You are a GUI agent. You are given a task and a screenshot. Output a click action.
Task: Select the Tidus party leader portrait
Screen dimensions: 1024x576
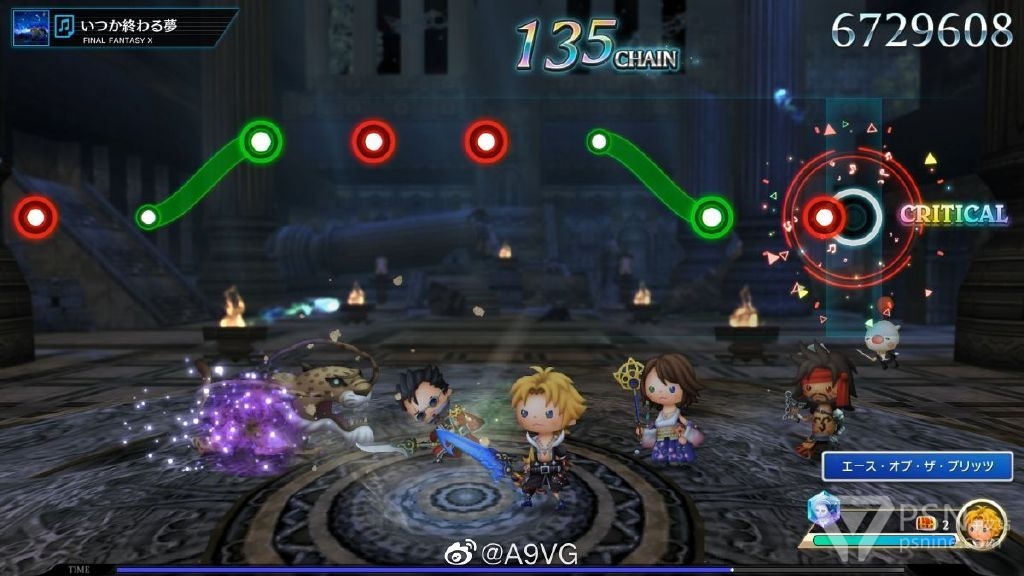(x=981, y=522)
